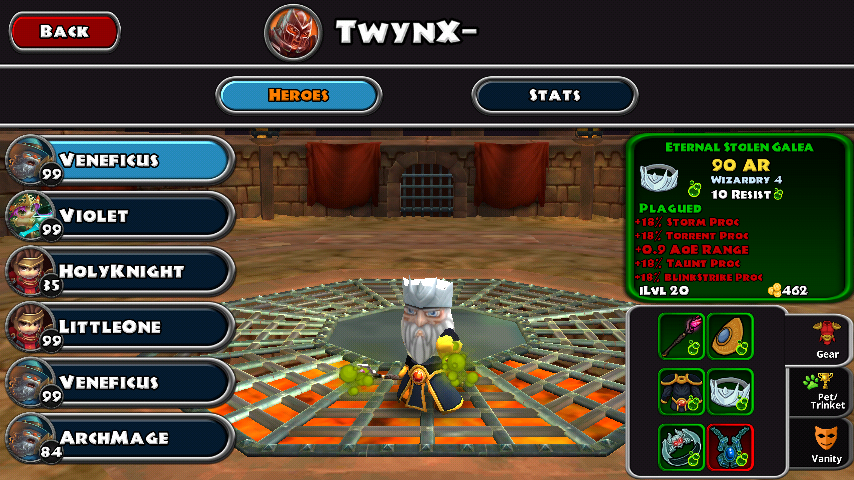Select the LittleOne hero
This screenshot has width=854, height=480.
[x=120, y=326]
